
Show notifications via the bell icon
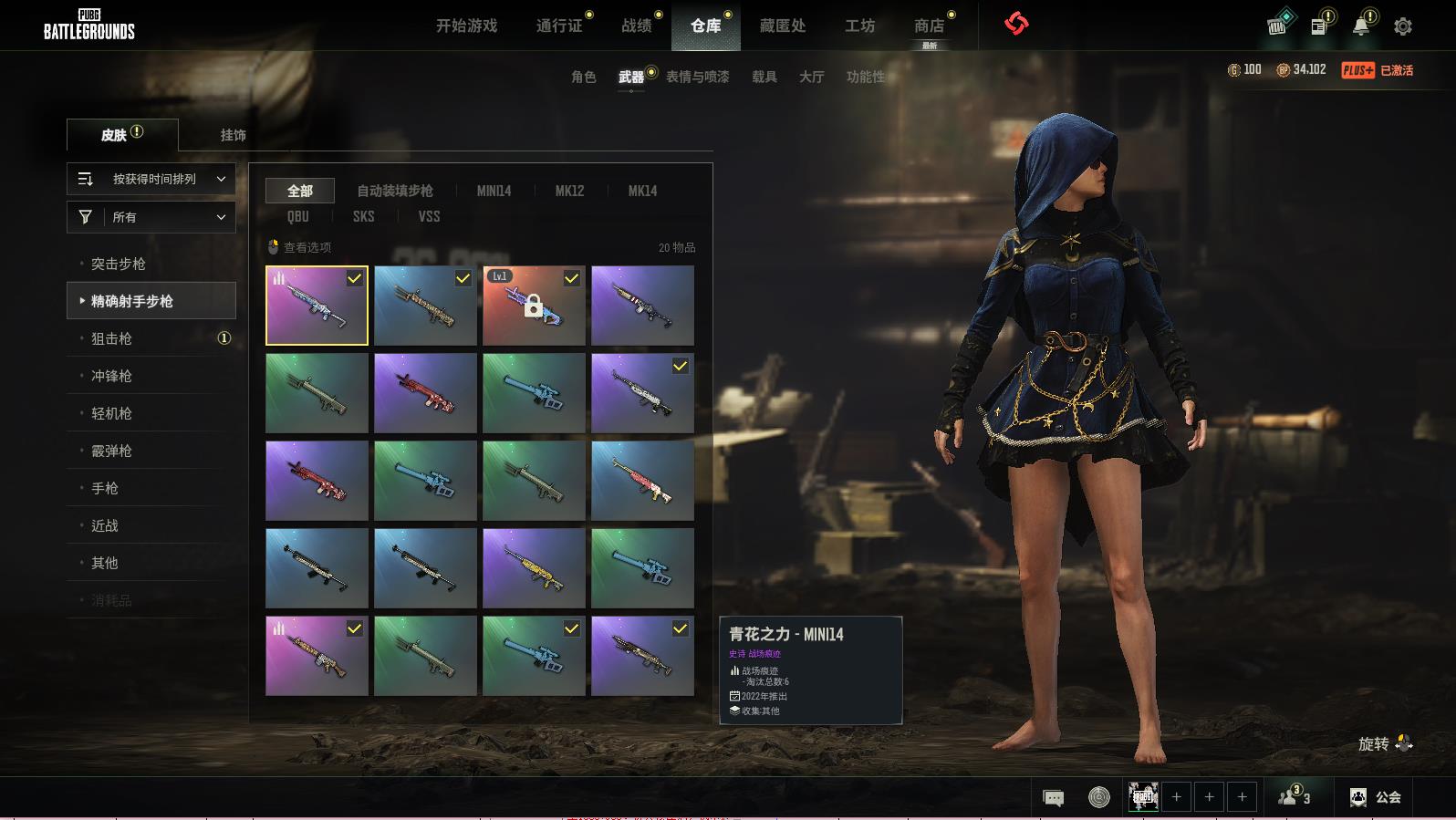click(1360, 26)
